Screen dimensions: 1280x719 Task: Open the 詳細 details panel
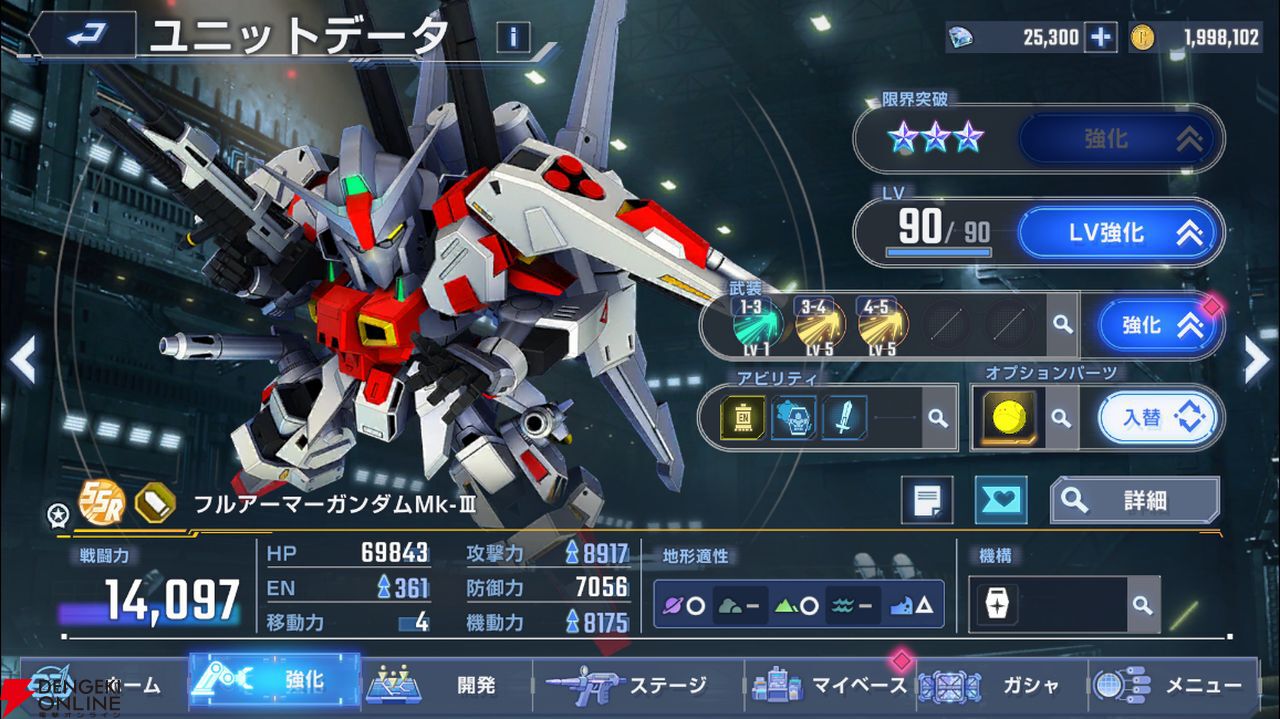coord(1134,500)
